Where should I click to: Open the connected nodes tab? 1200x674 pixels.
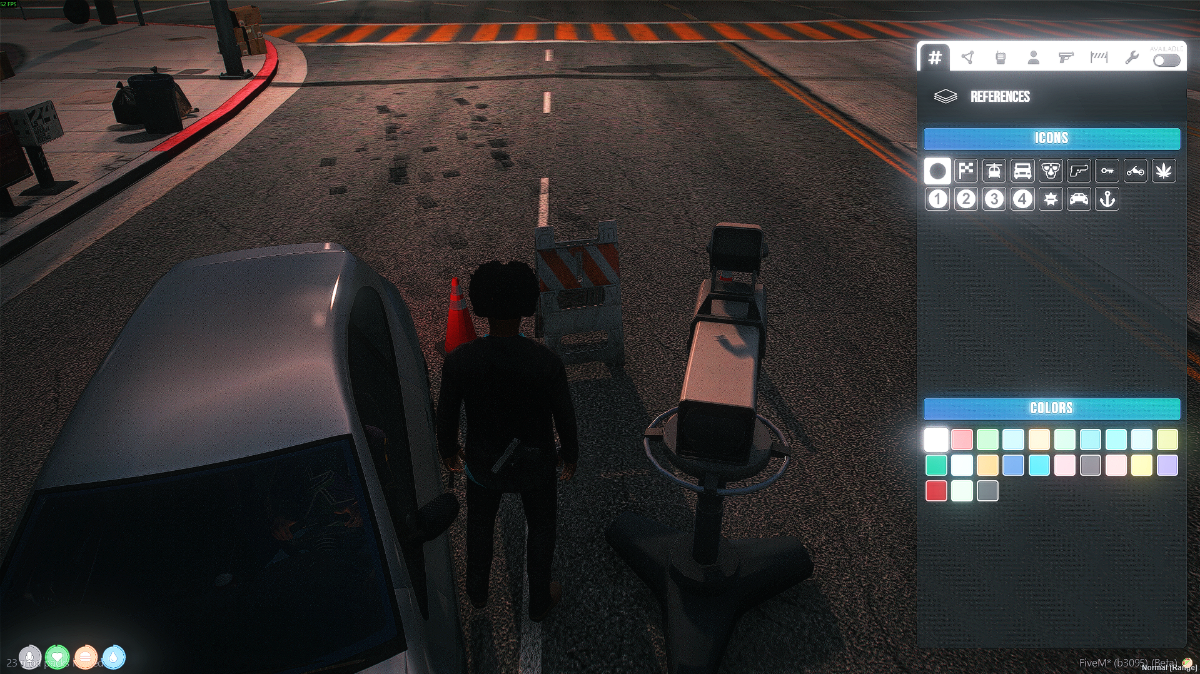(967, 57)
